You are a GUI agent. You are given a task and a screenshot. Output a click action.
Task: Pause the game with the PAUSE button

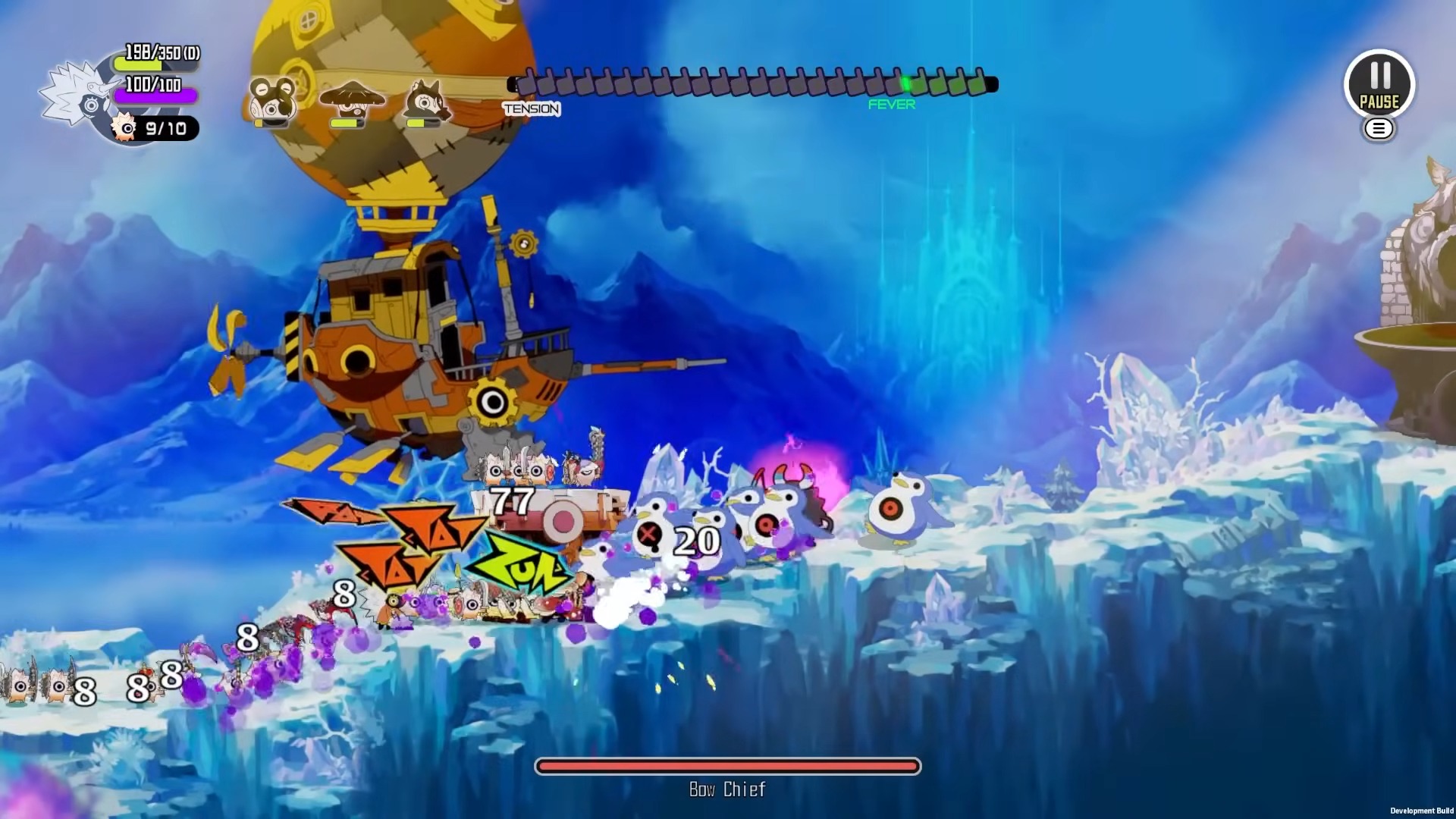1379,84
